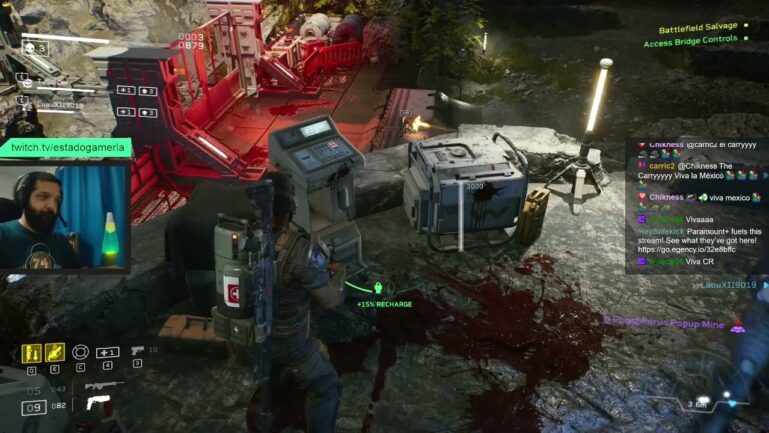Select the Battlefield Salvage objective

(690, 27)
